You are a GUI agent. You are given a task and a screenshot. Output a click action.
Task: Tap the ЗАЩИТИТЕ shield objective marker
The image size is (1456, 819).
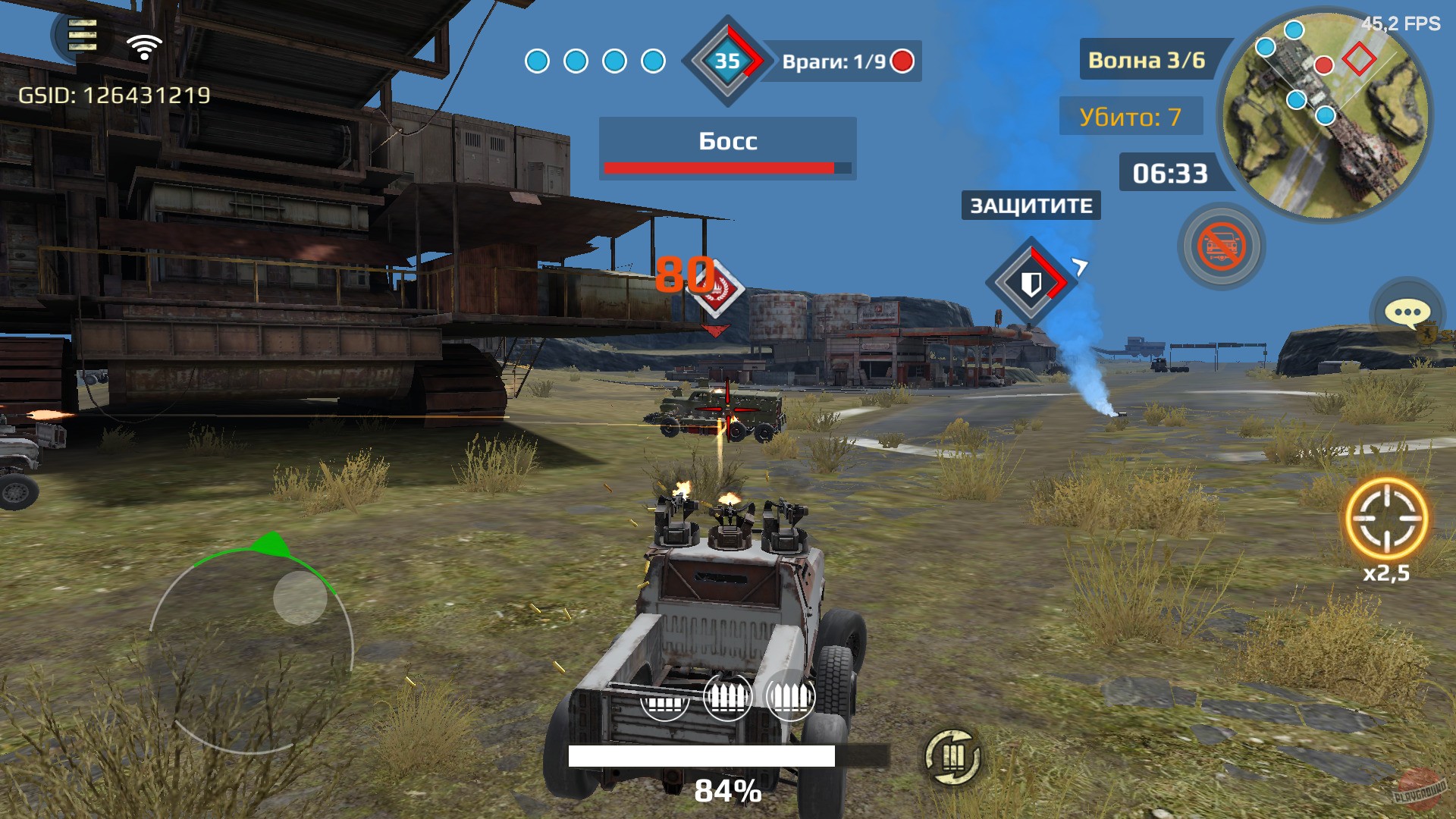tap(1030, 281)
